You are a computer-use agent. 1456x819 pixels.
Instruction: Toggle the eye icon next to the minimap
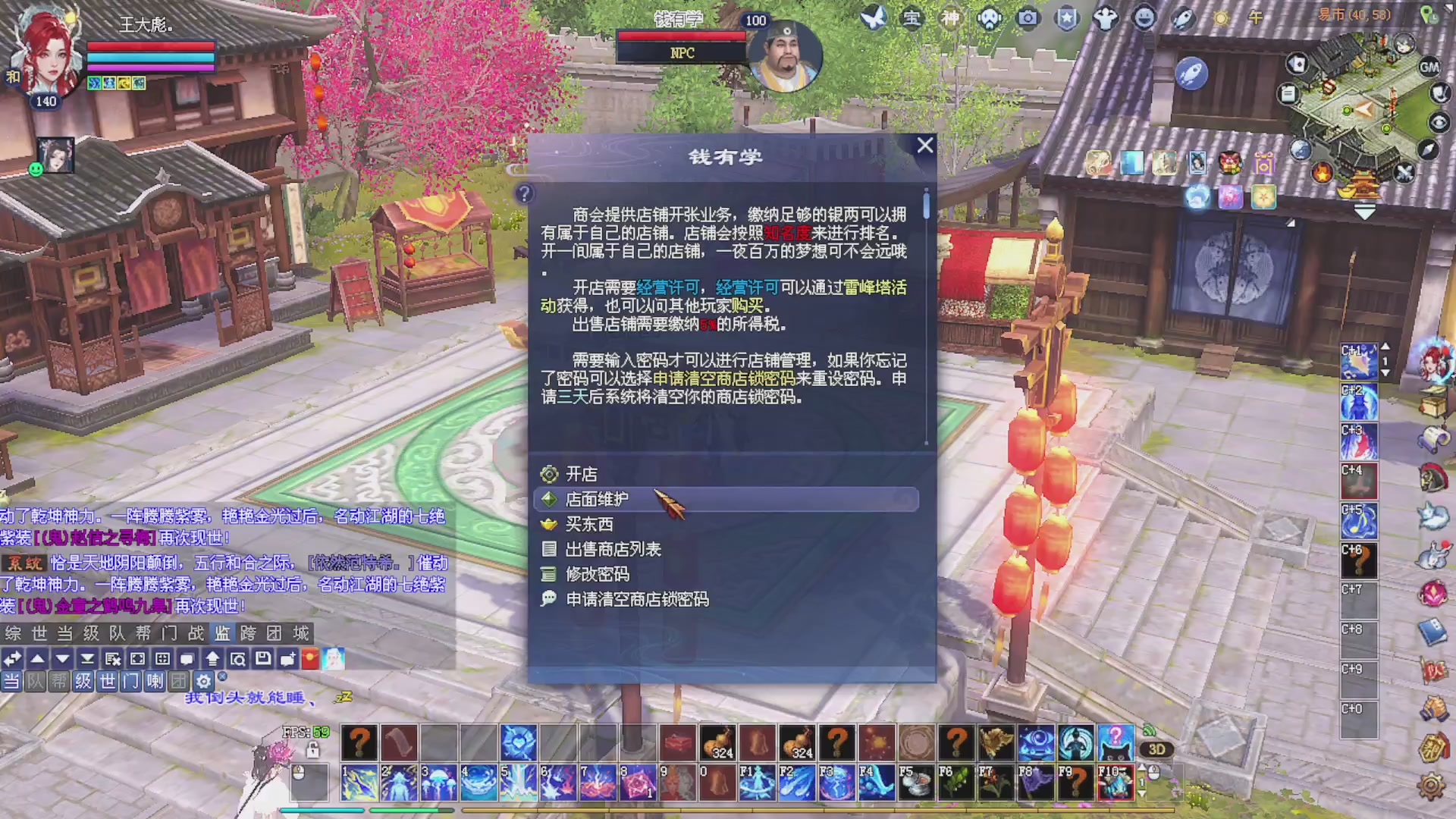(1439, 124)
